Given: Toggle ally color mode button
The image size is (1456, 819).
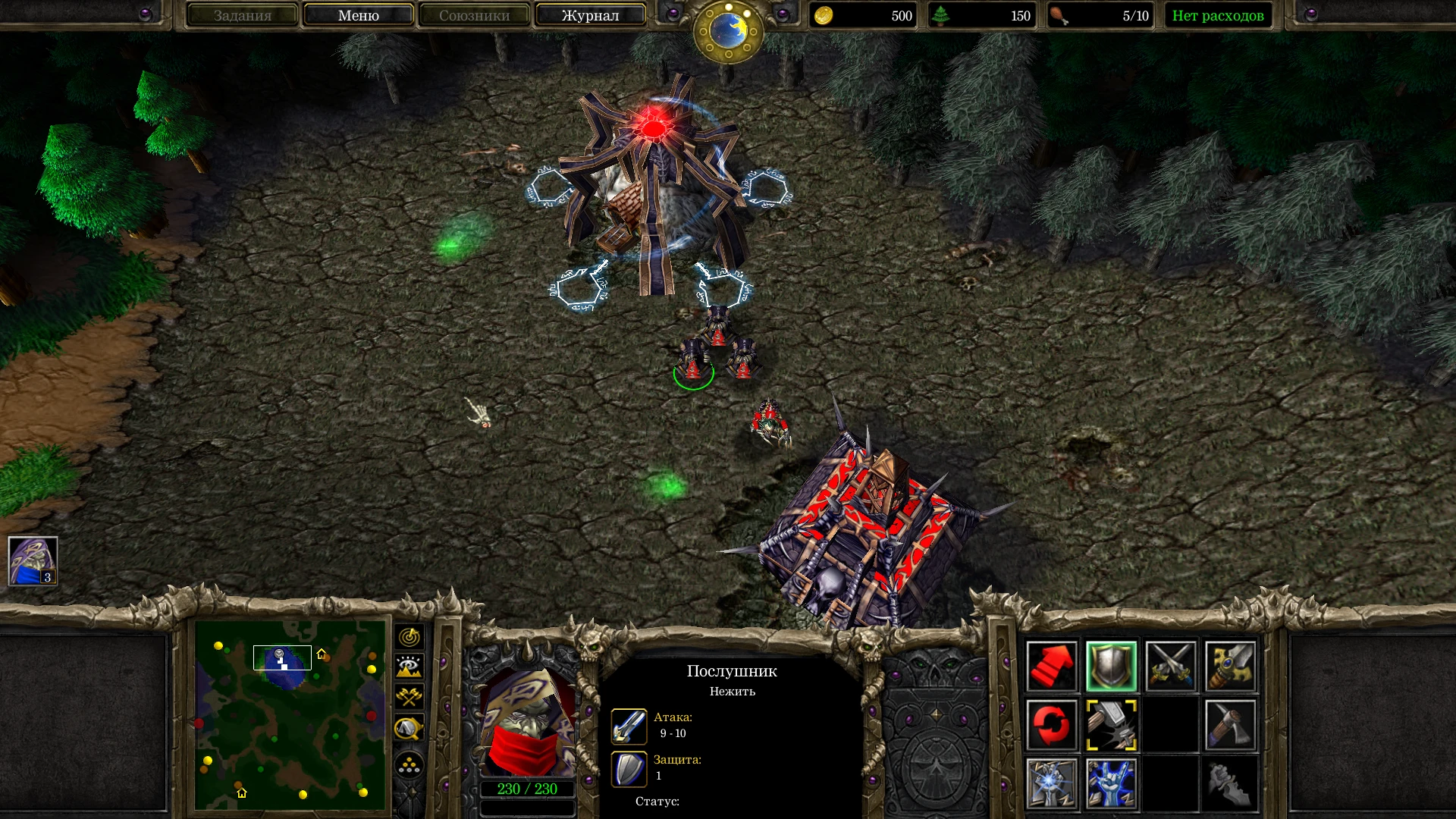Looking at the screenshot, I should pyautogui.click(x=409, y=698).
